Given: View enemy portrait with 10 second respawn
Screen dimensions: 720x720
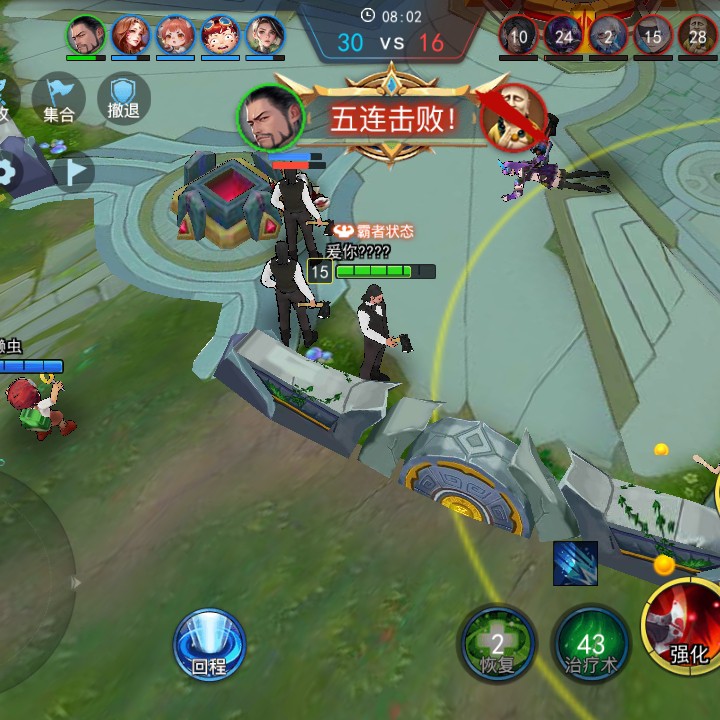Looking at the screenshot, I should coord(518,36).
